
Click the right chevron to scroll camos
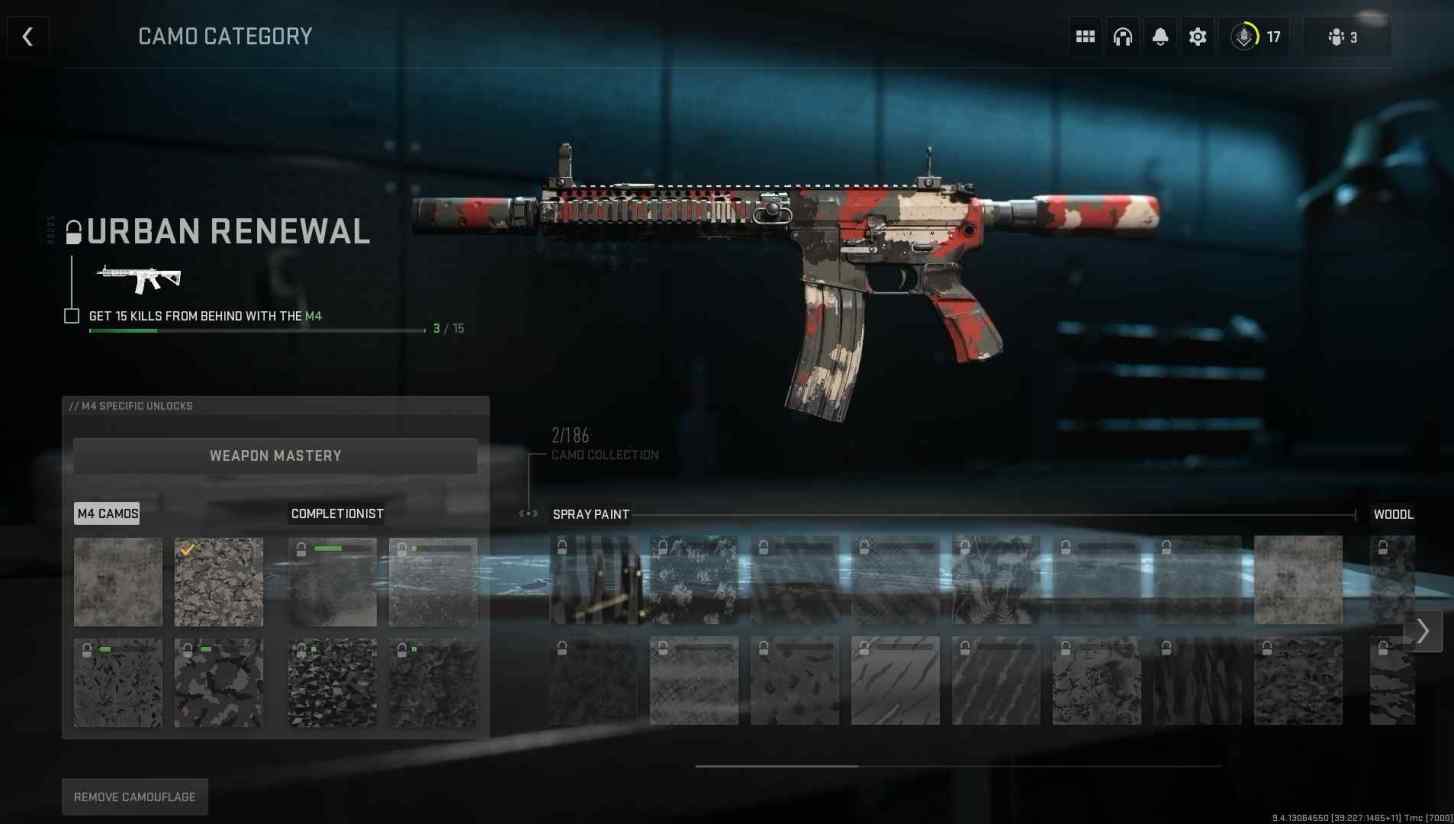coord(1422,631)
